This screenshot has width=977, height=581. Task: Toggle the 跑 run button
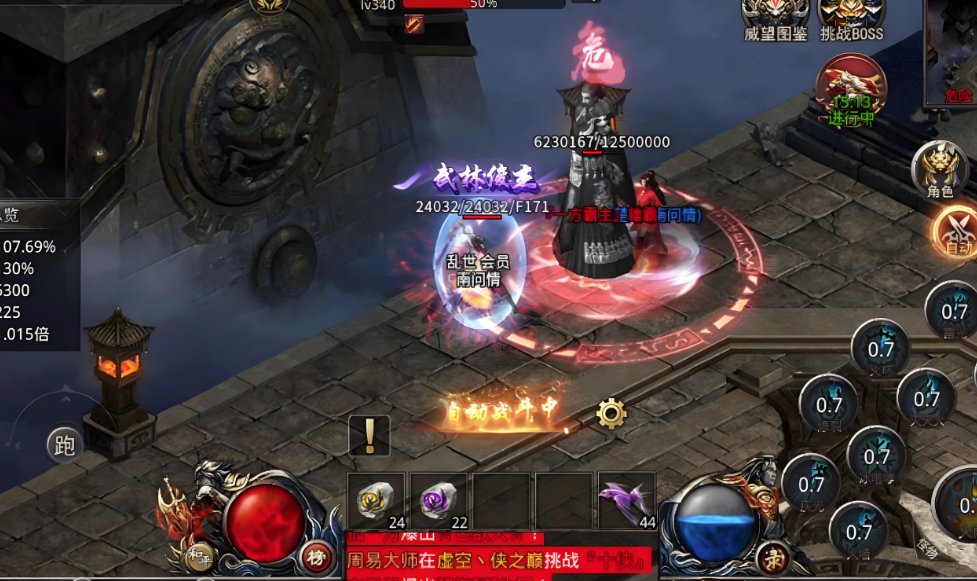65,446
